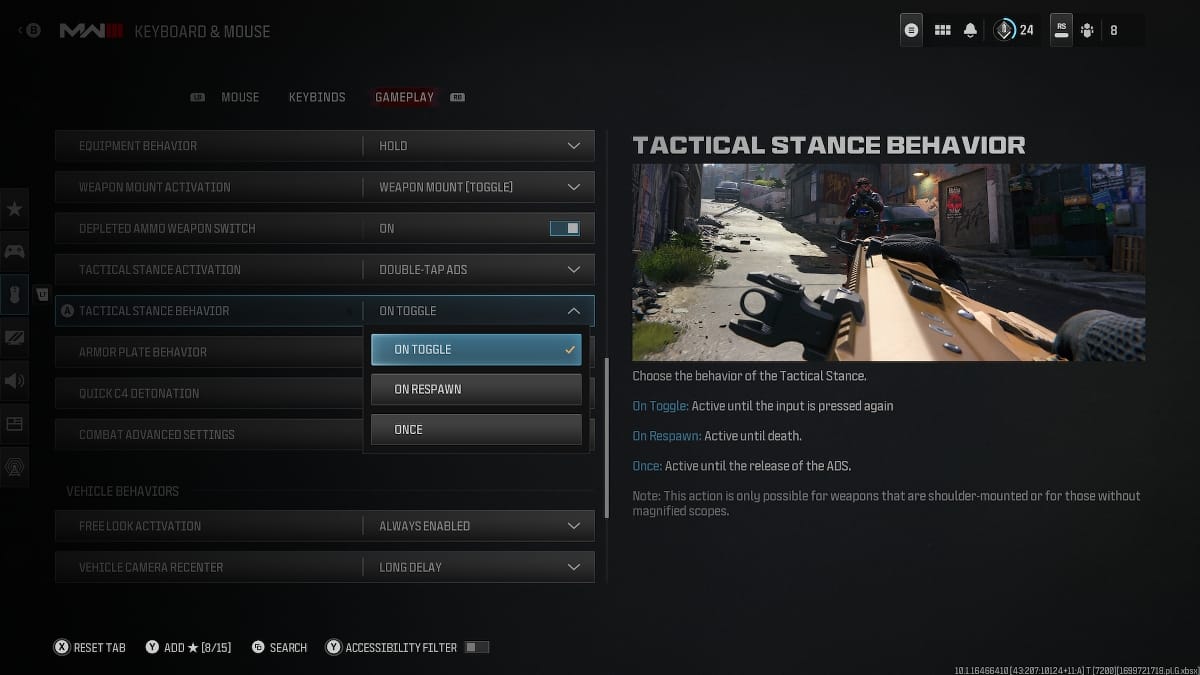The width and height of the screenshot is (1200, 675).
Task: Switch to the Mouse tab
Action: pyautogui.click(x=239, y=97)
